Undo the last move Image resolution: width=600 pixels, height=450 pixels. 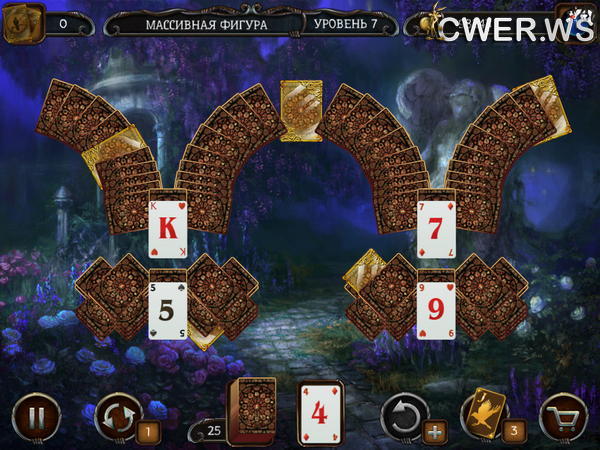coord(405,413)
